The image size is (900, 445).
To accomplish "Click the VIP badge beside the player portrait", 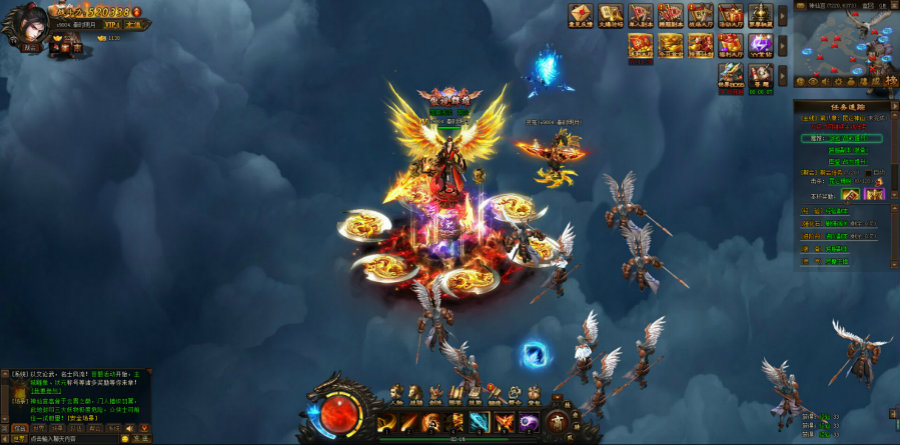I will 112,23.
